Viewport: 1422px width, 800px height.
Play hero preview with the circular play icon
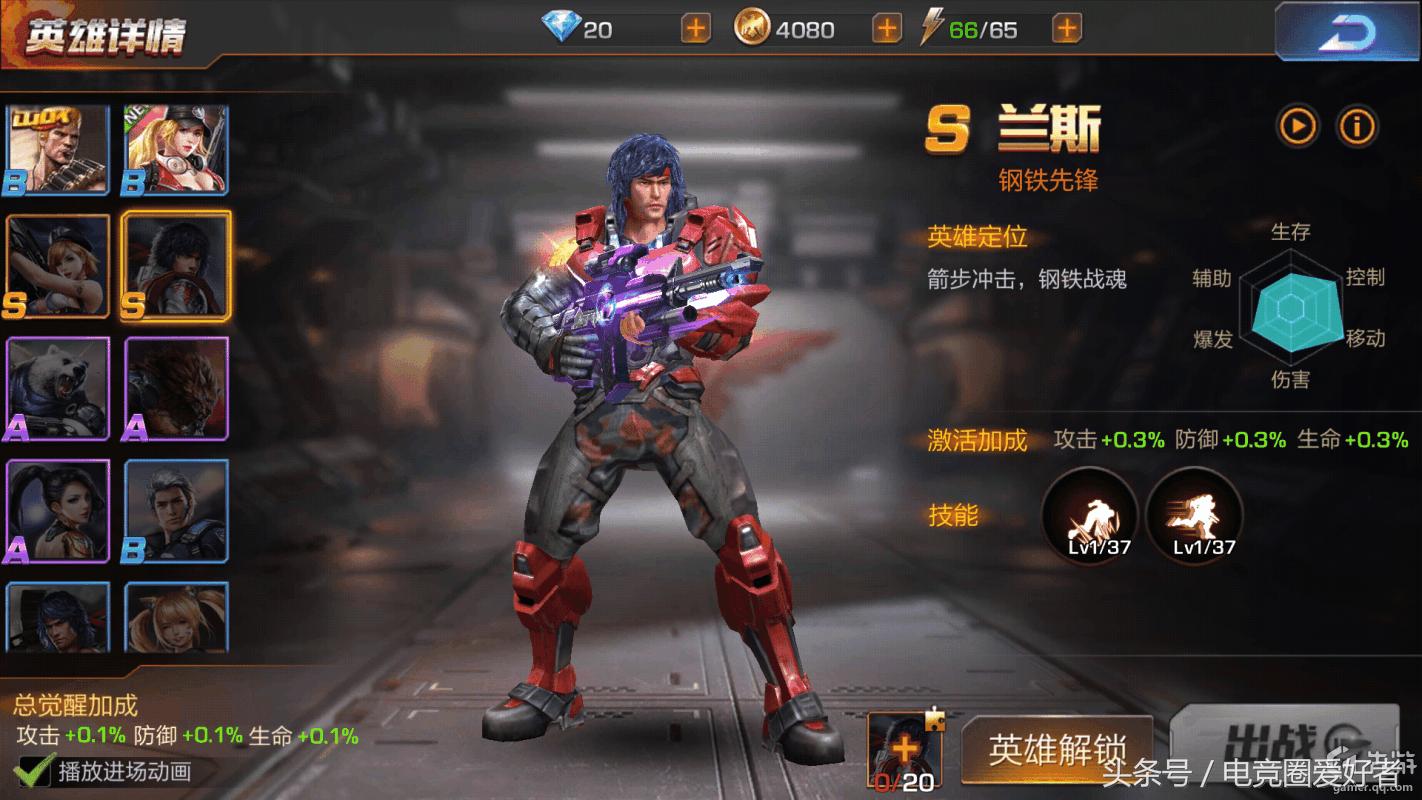point(1297,128)
